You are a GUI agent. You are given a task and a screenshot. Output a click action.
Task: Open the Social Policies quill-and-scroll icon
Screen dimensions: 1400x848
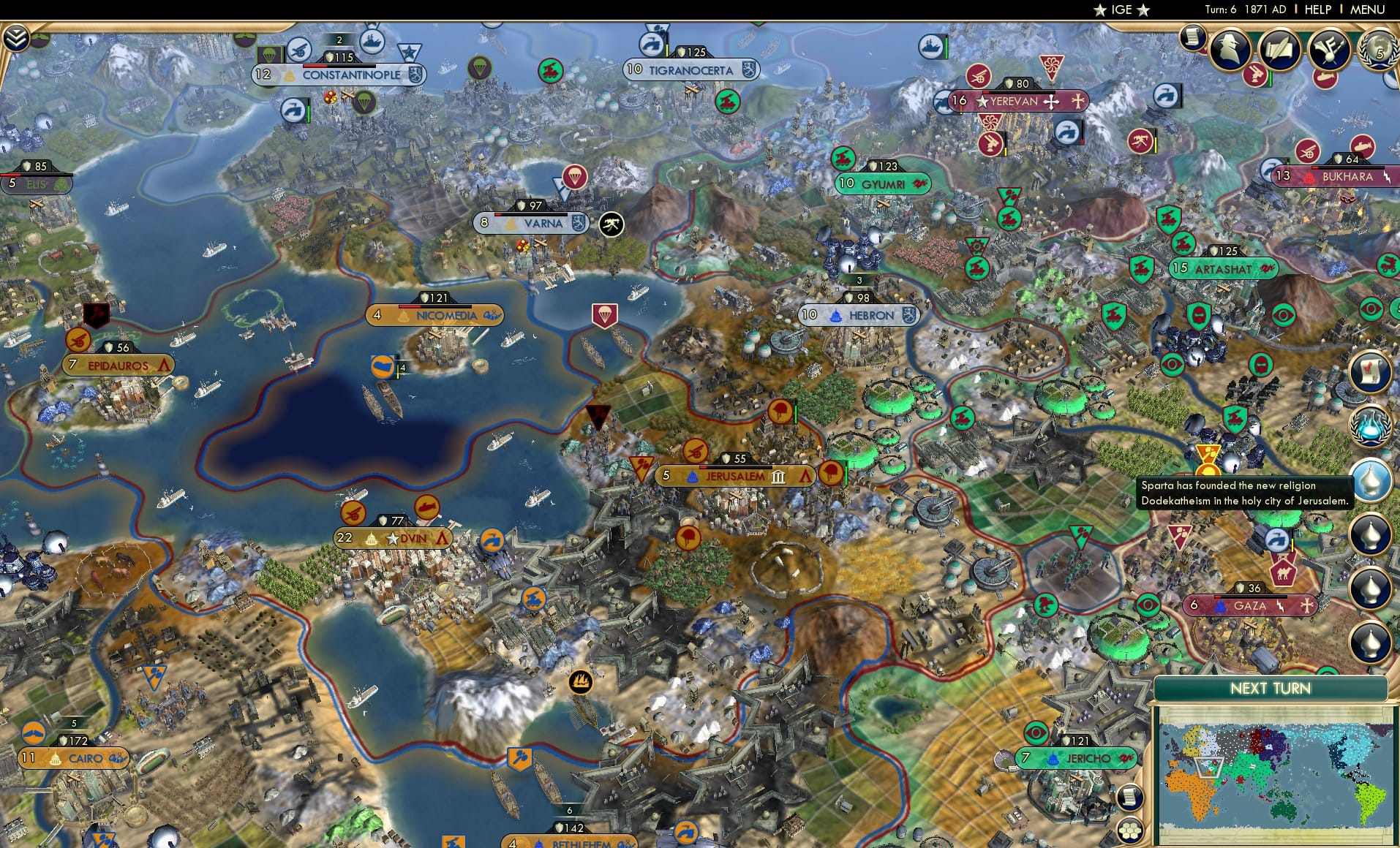(1279, 50)
